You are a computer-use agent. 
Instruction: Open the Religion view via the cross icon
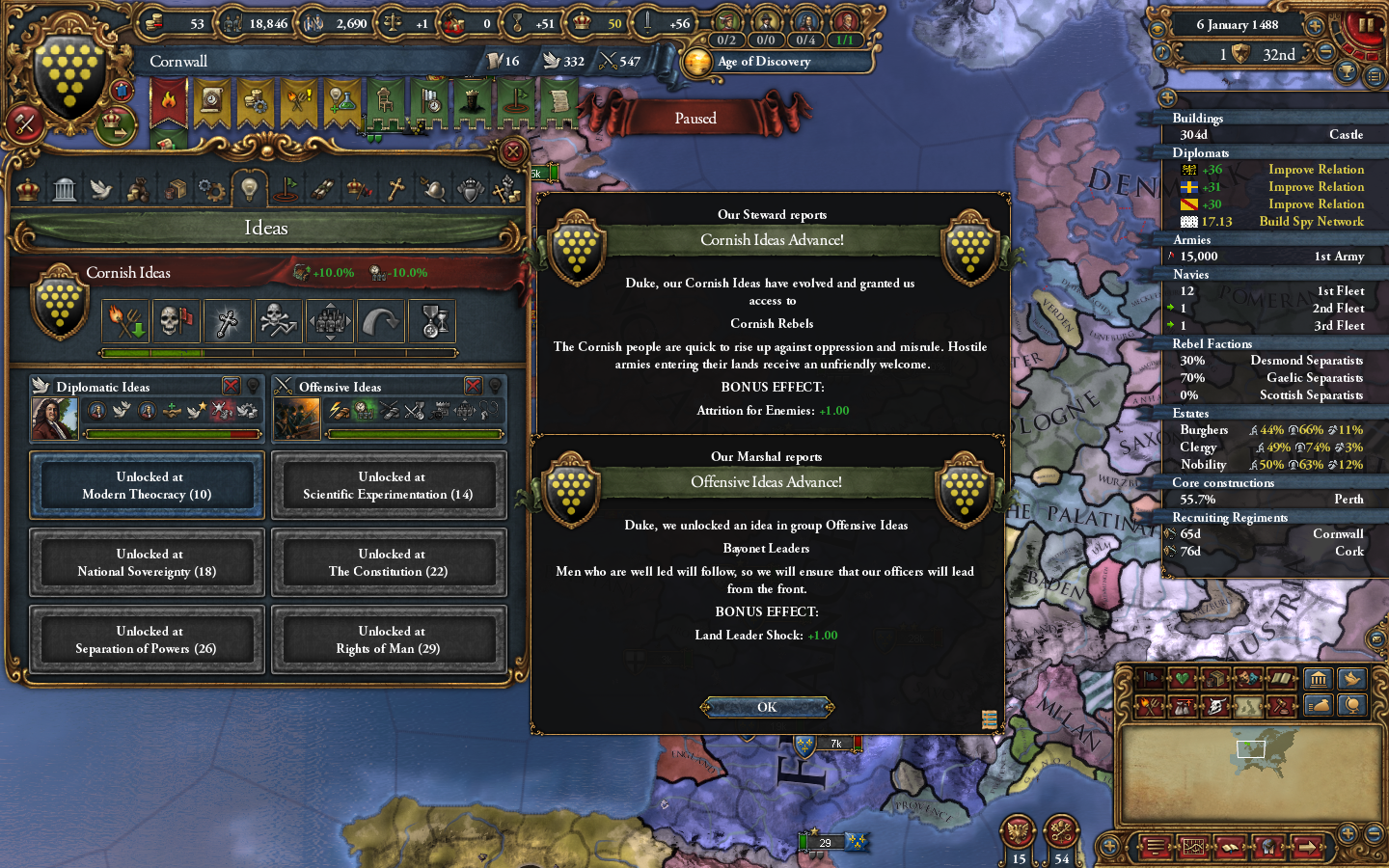coord(395,188)
